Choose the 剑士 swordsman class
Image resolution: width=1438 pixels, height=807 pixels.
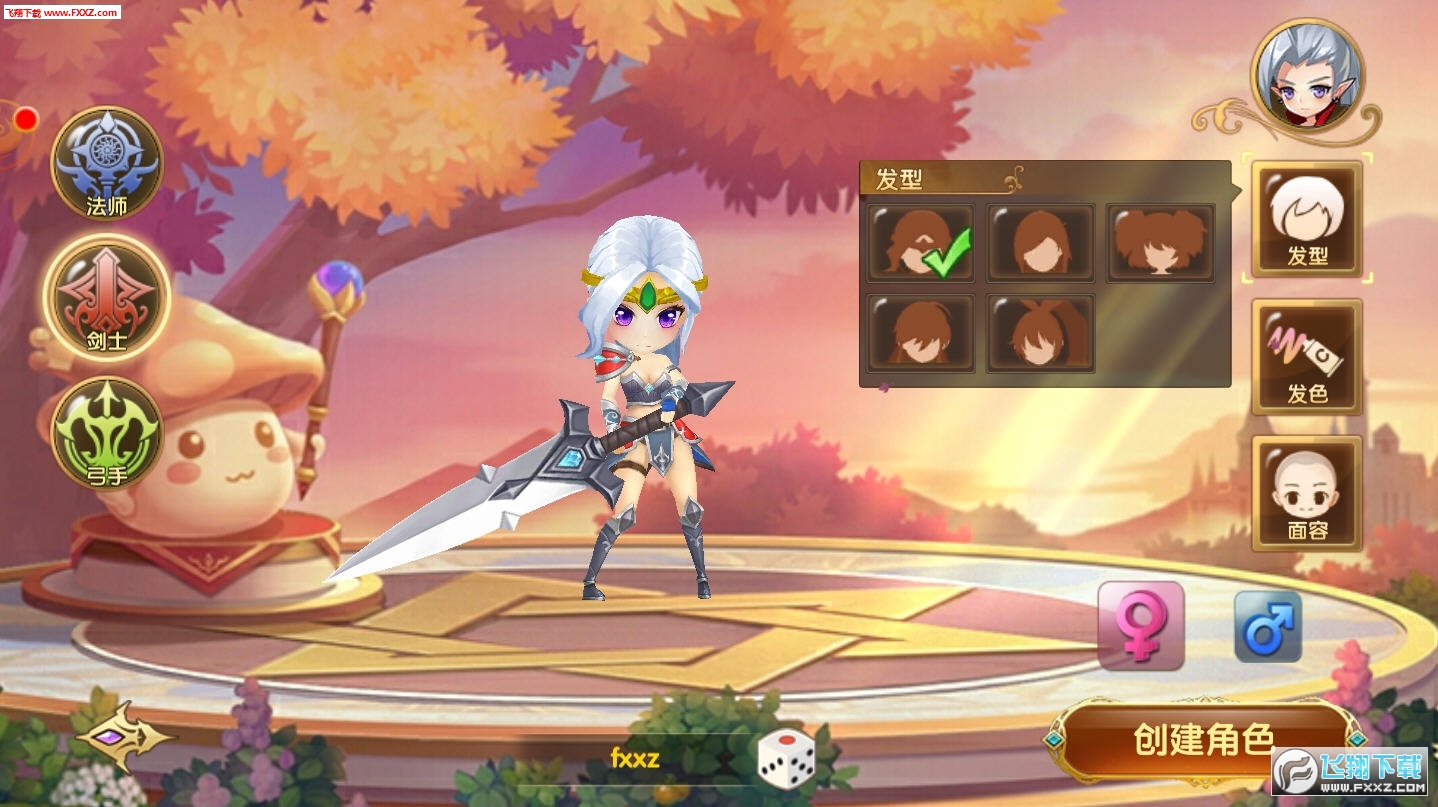pos(107,297)
